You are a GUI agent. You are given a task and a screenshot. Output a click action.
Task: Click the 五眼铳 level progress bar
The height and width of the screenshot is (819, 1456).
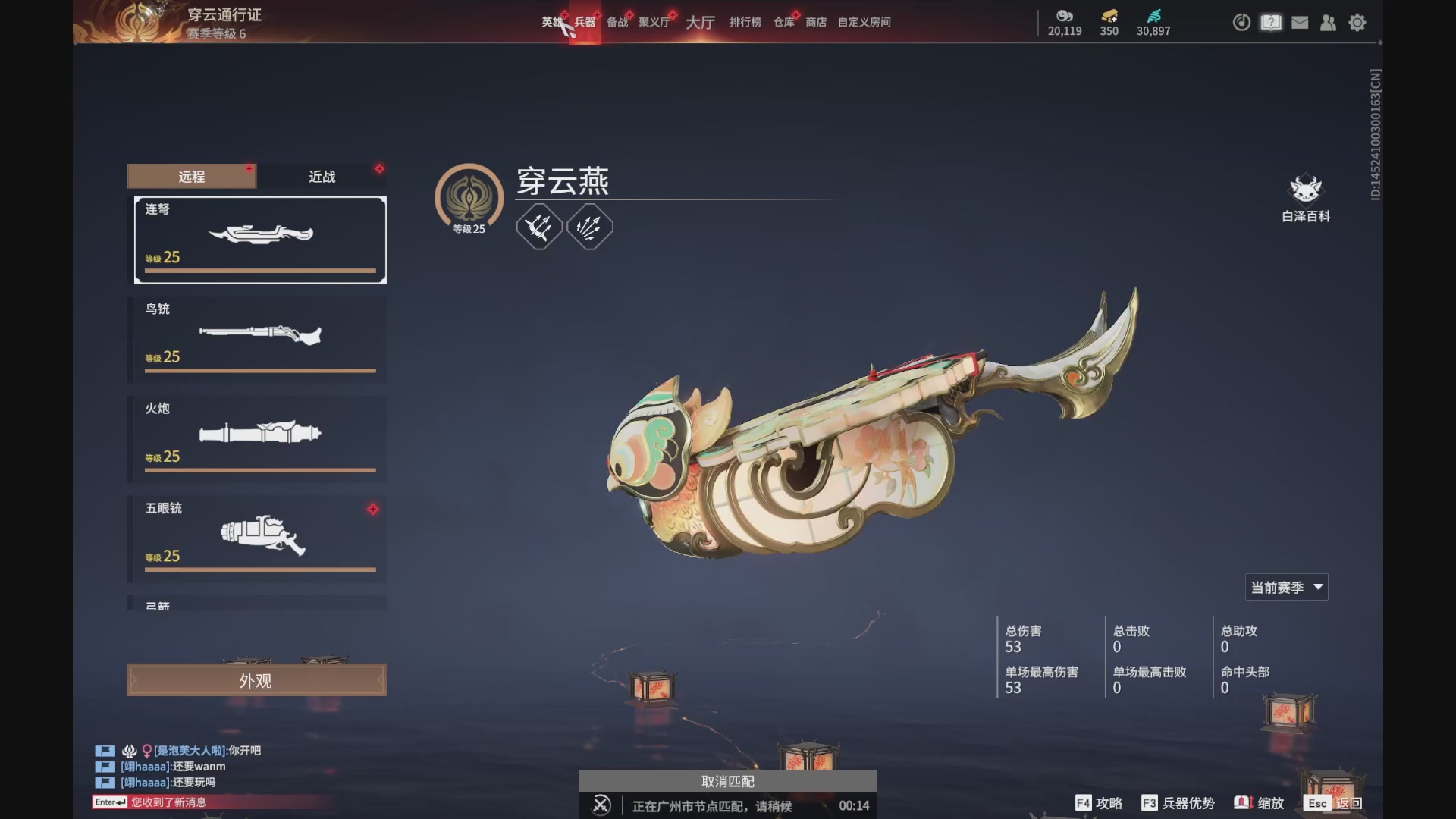259,569
